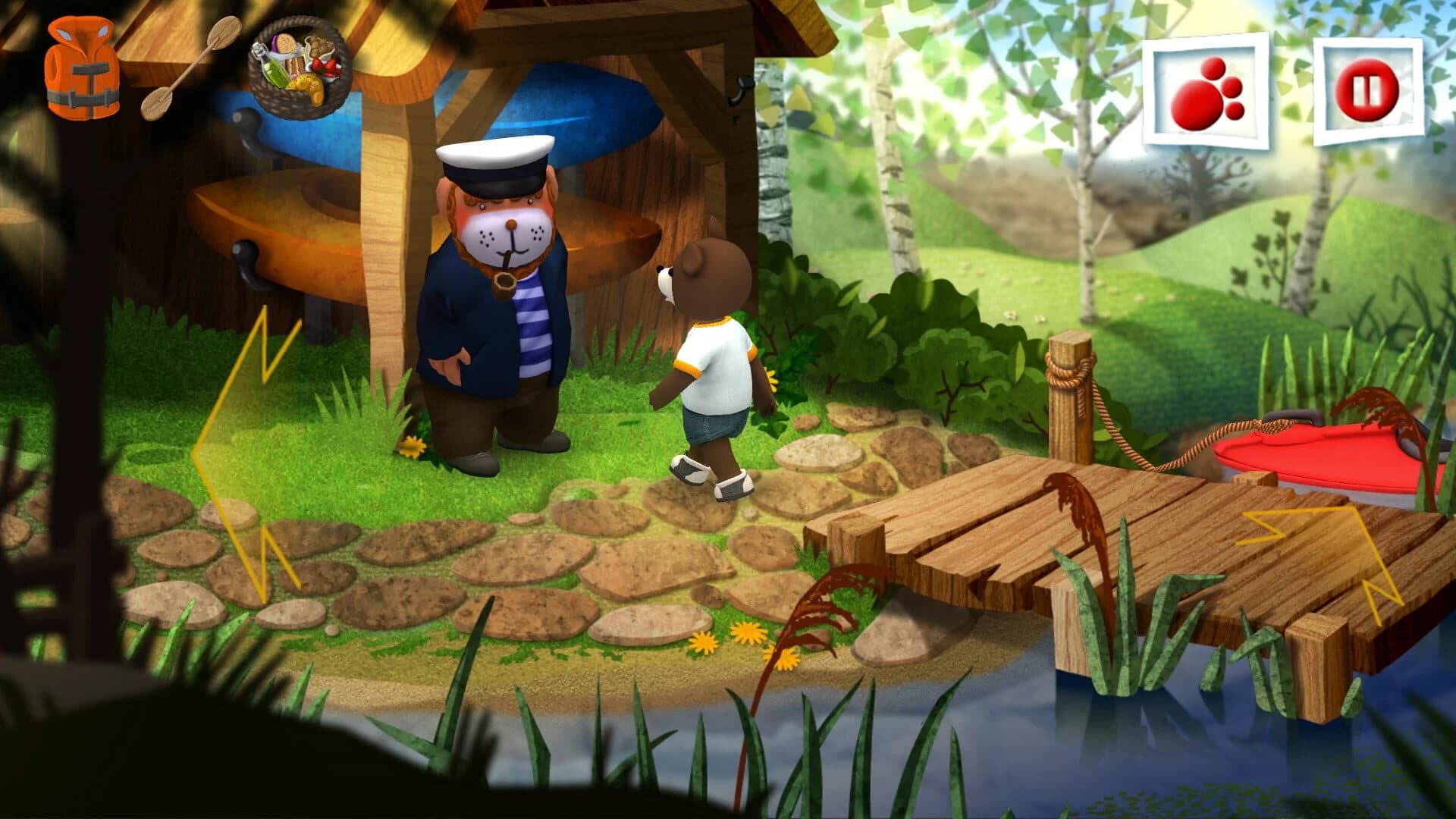This screenshot has height=819, width=1456.
Task: Select the wooden kayak paddle item
Action: click(x=193, y=68)
